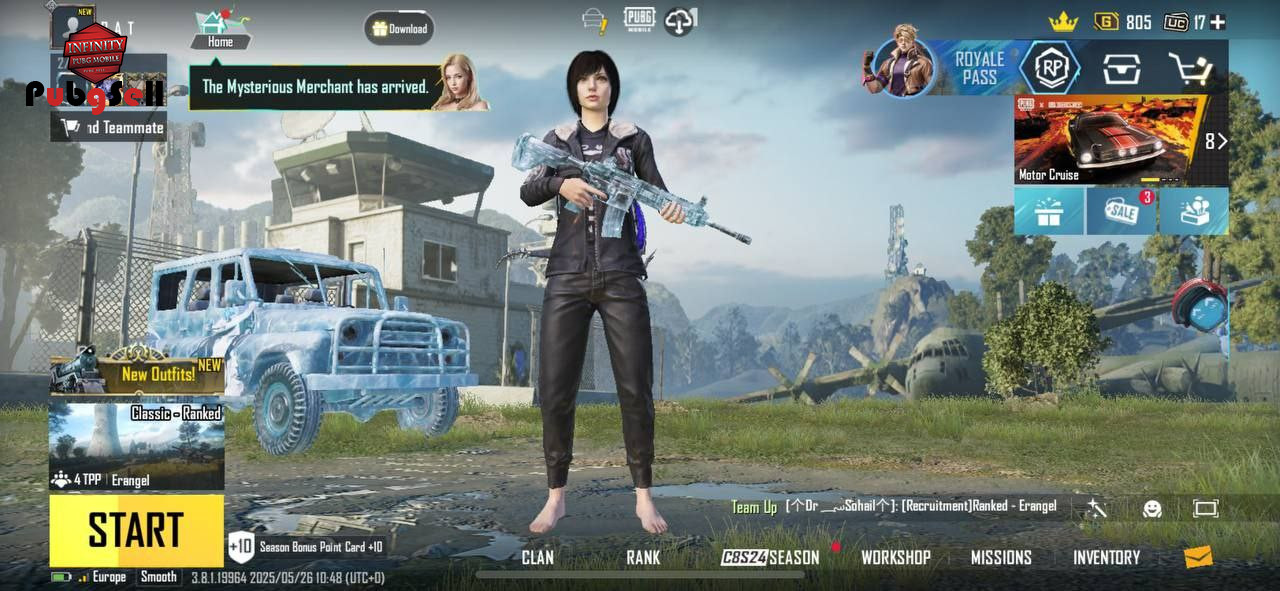The image size is (1280, 591).
Task: Select the Home tab
Action: (x=220, y=31)
